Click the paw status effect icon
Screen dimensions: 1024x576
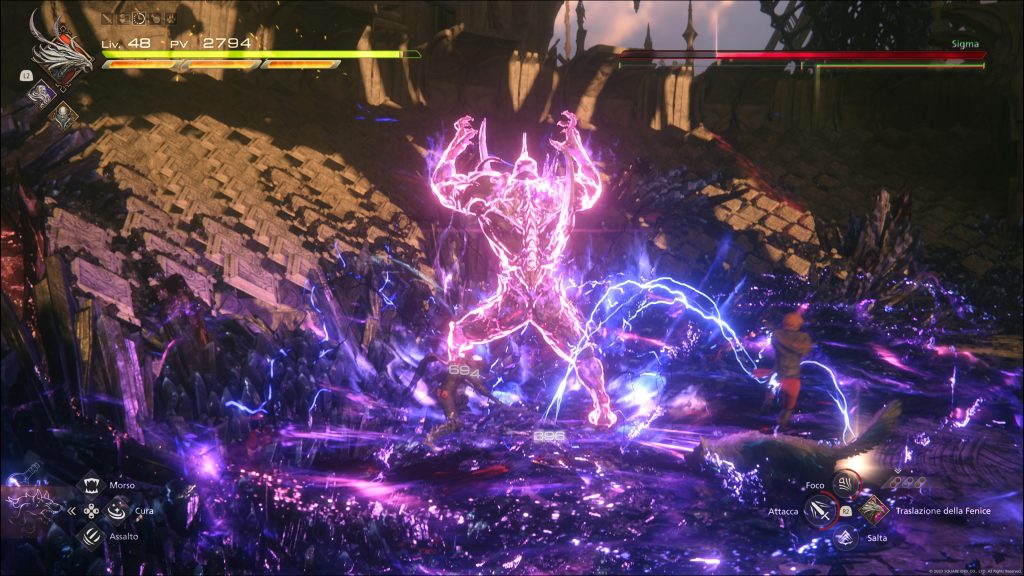tap(170, 18)
